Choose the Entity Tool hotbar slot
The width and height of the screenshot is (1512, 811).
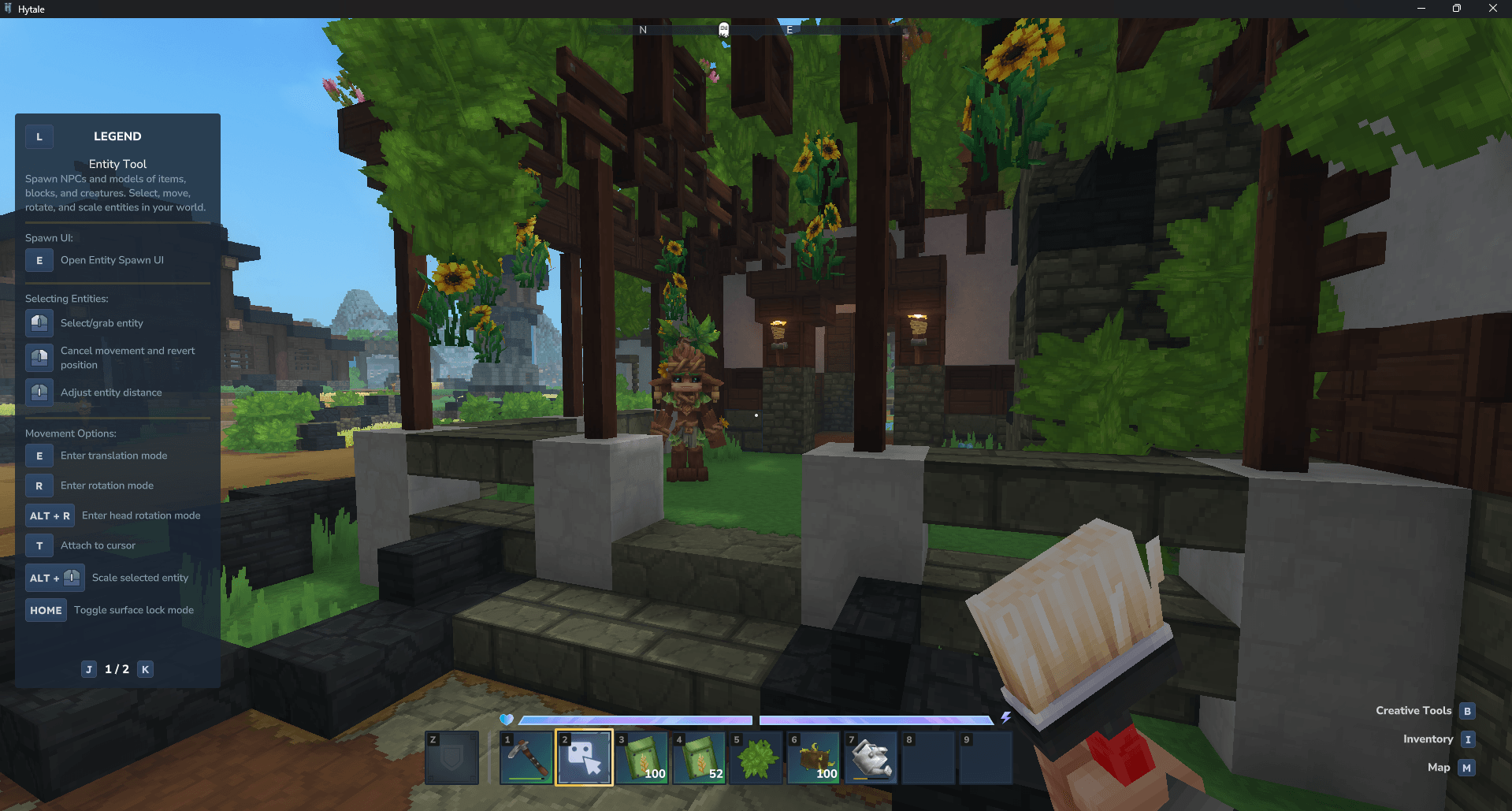click(x=584, y=757)
